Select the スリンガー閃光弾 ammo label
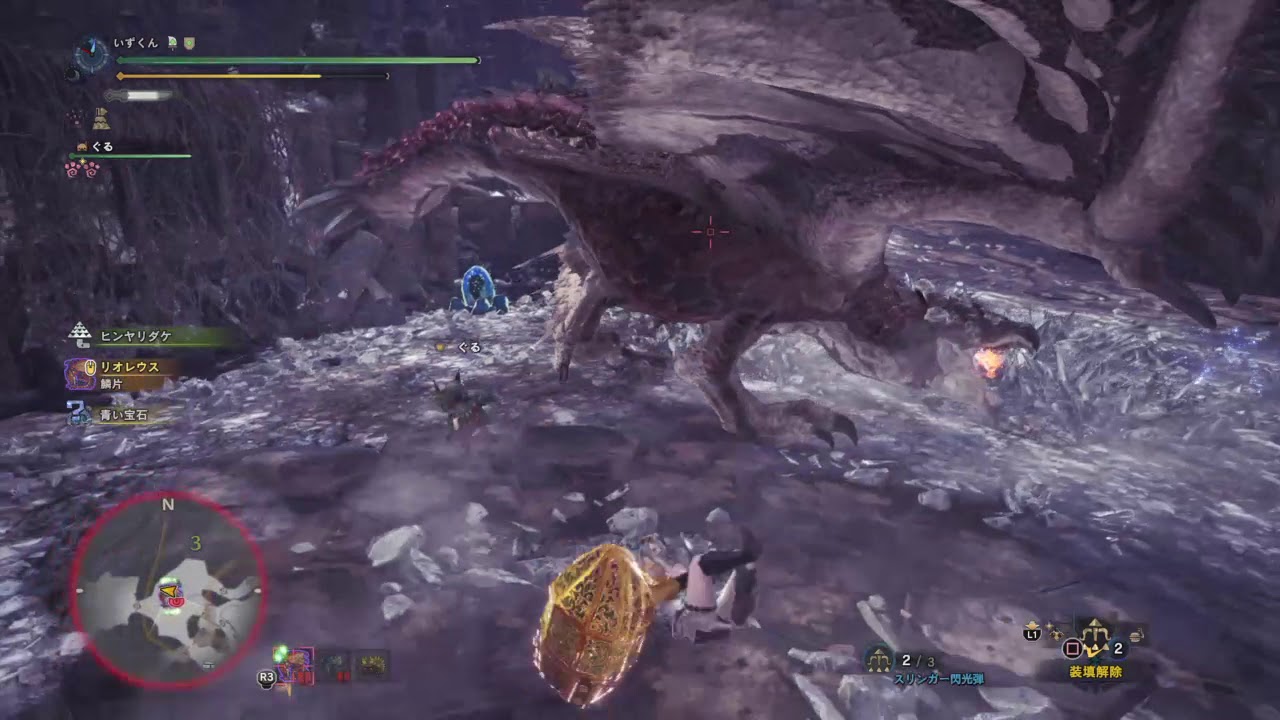 coord(940,678)
